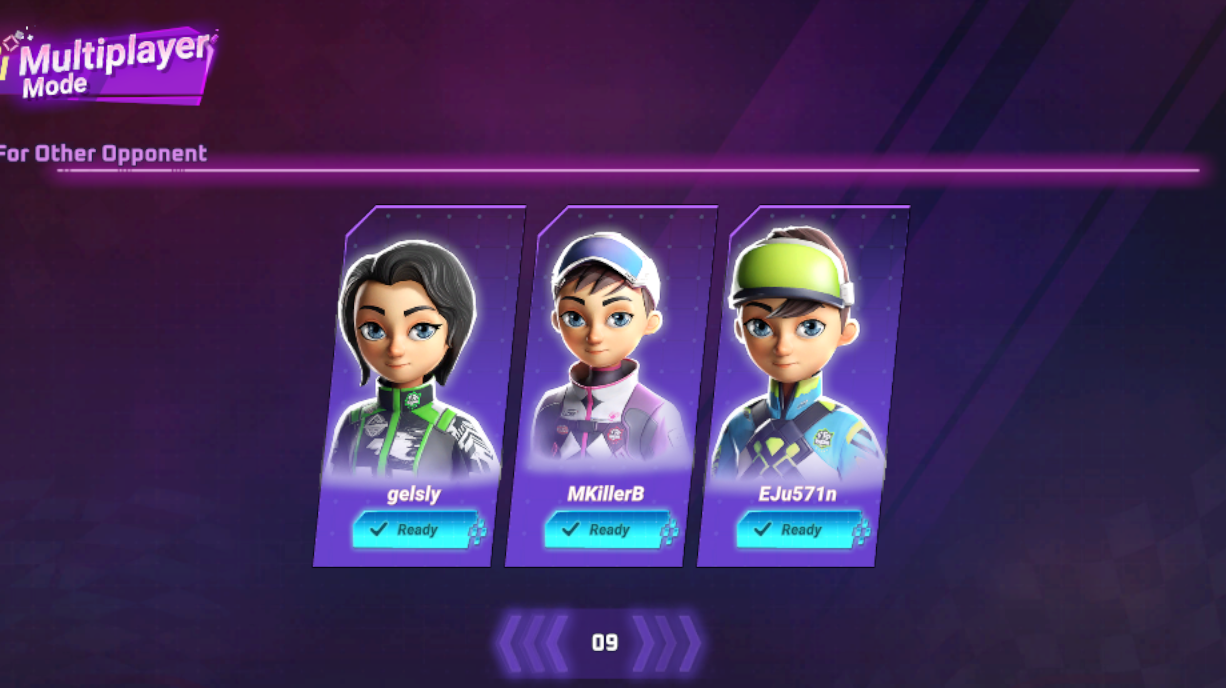Toggle the Ready button under MKillerB

point(602,530)
